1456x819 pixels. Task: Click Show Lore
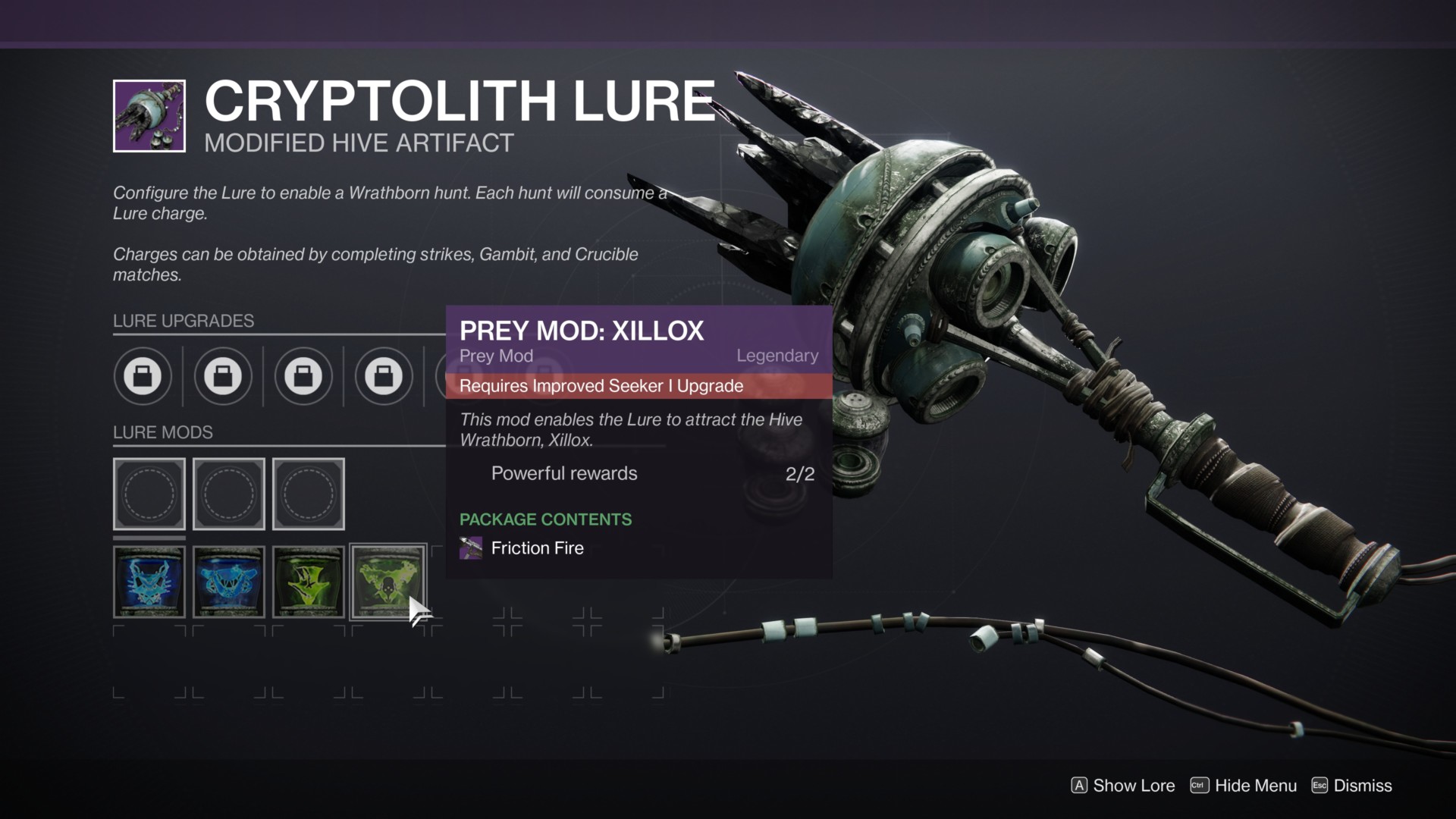1135,786
